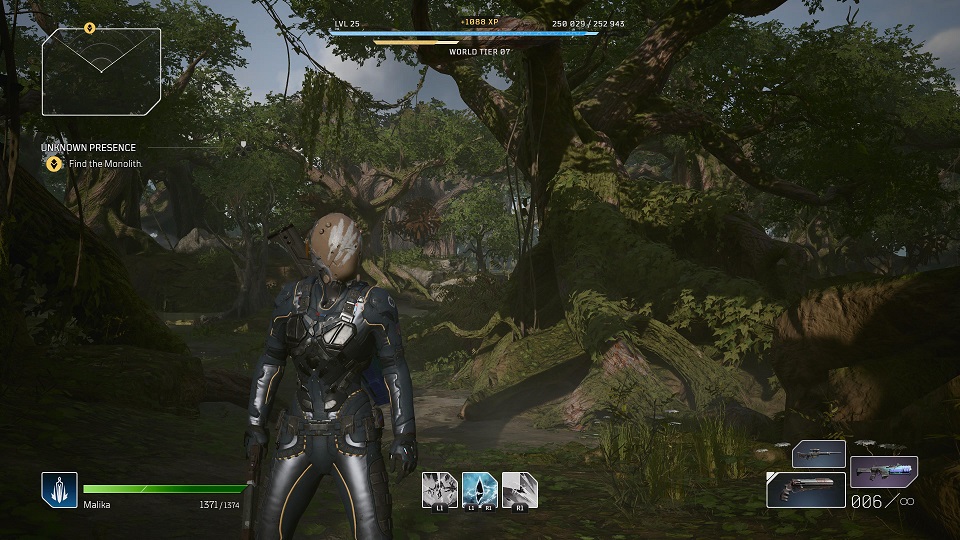
Task: Select the class emblem beside Malika's name
Action: (59, 490)
